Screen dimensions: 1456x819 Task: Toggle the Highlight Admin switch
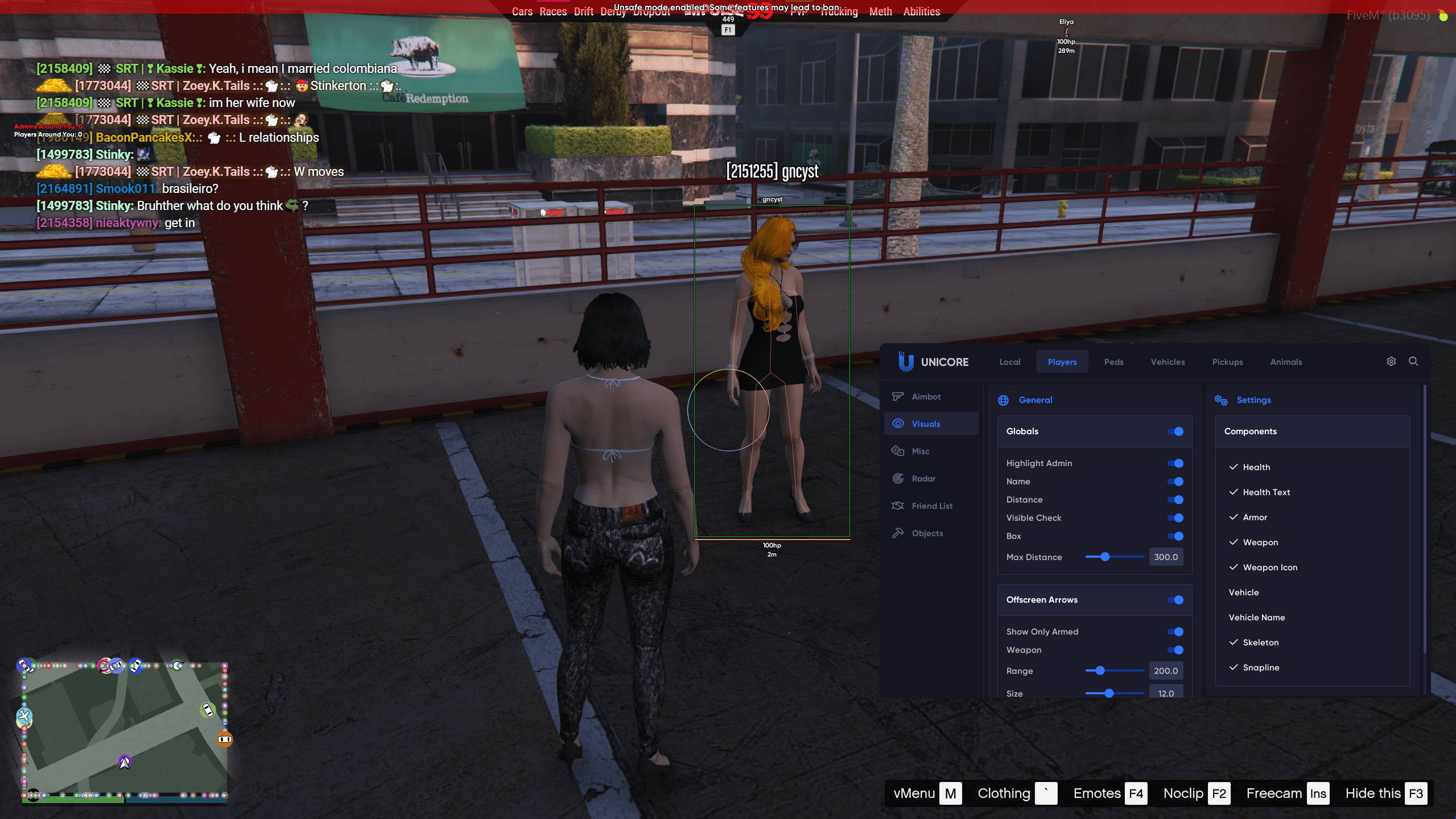point(1175,463)
